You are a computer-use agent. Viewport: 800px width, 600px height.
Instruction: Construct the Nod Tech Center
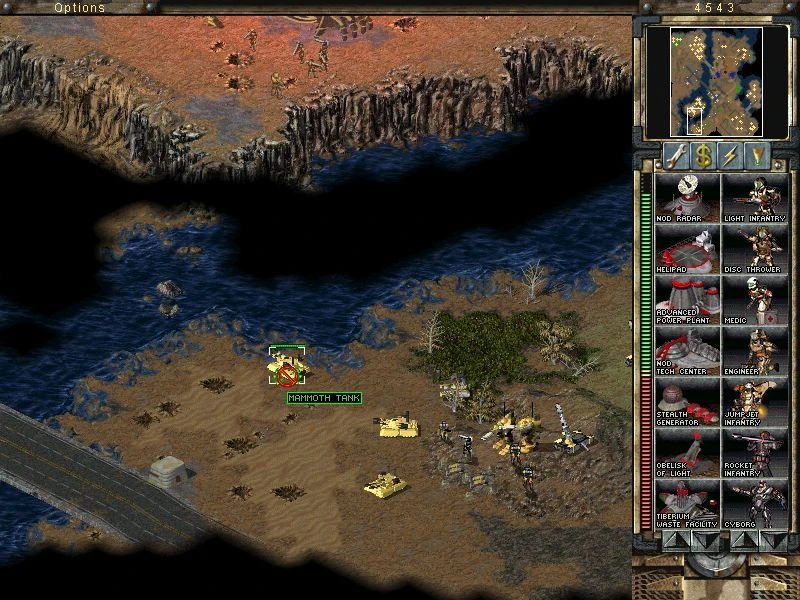pyautogui.click(x=686, y=351)
